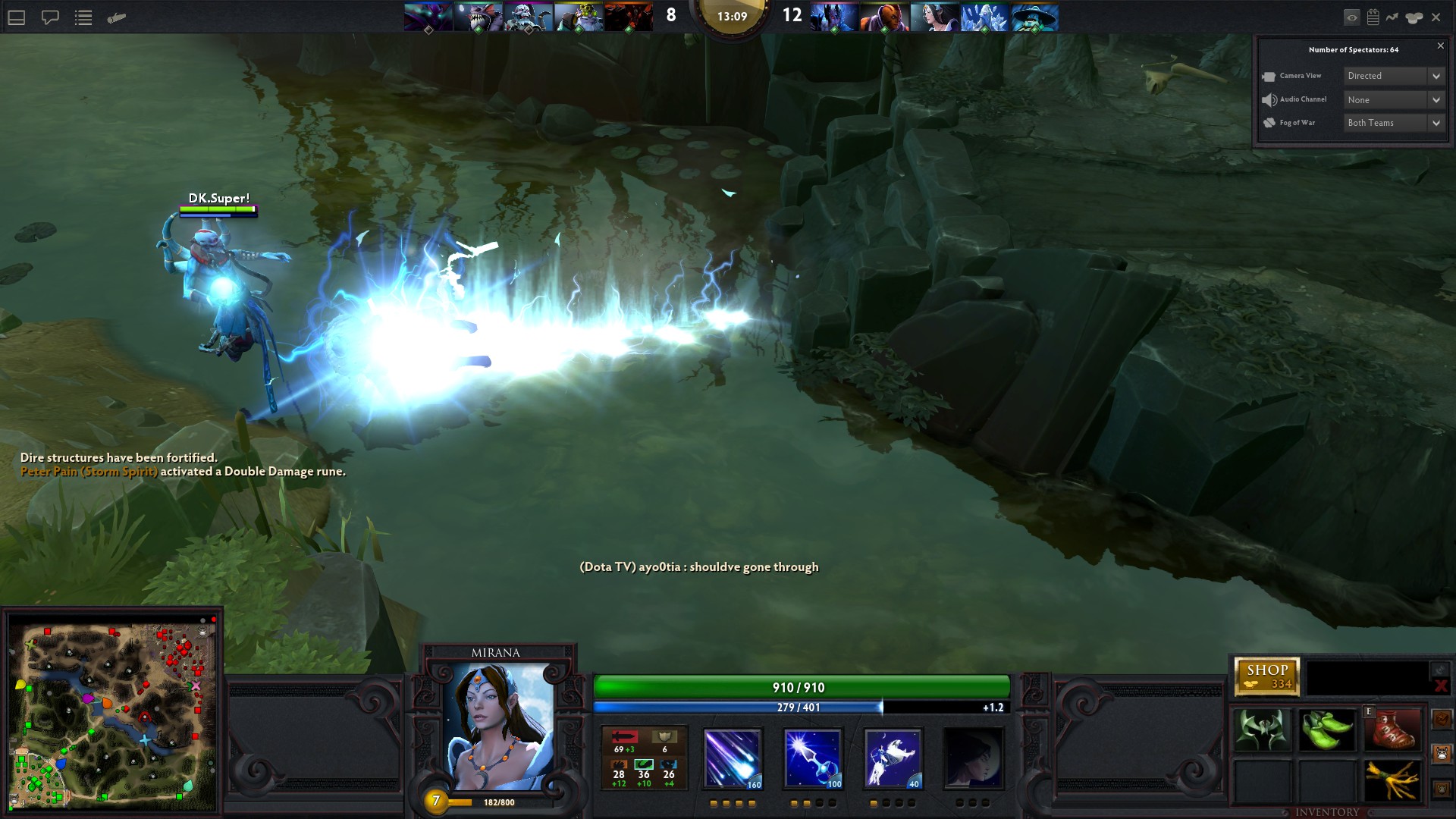This screenshot has width=1456, height=819.
Task: Change the Audio Channel dropdown
Action: coord(1393,99)
